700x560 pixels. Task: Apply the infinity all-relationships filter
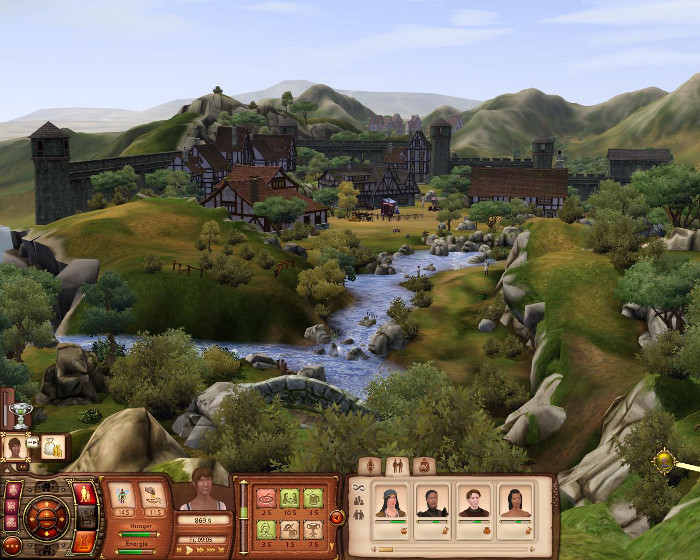pyautogui.click(x=358, y=487)
